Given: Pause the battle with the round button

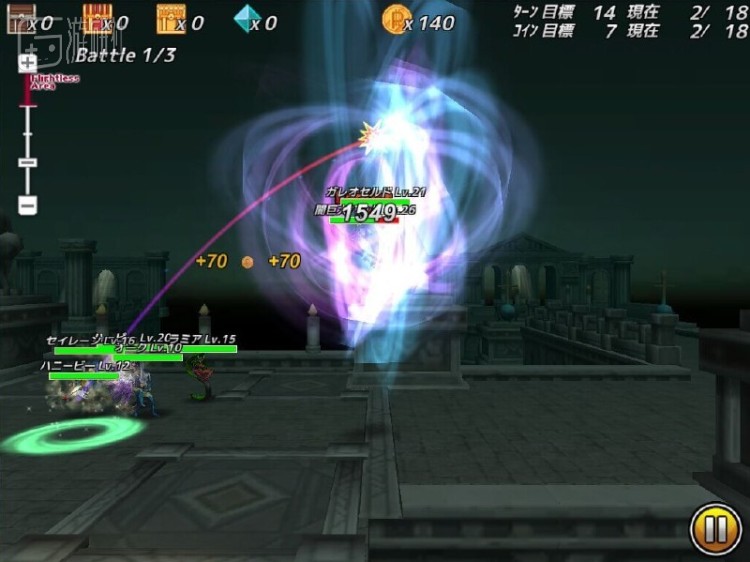Looking at the screenshot, I should pos(716,530).
